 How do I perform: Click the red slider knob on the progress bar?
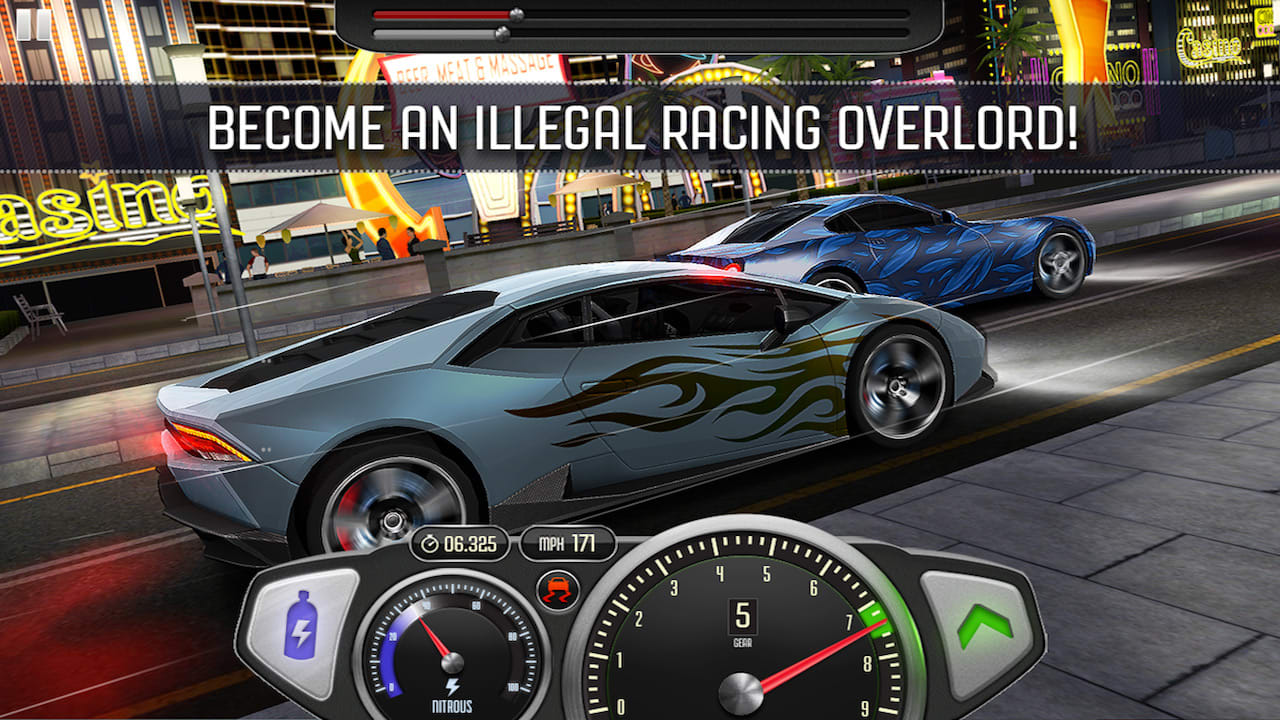click(x=516, y=13)
